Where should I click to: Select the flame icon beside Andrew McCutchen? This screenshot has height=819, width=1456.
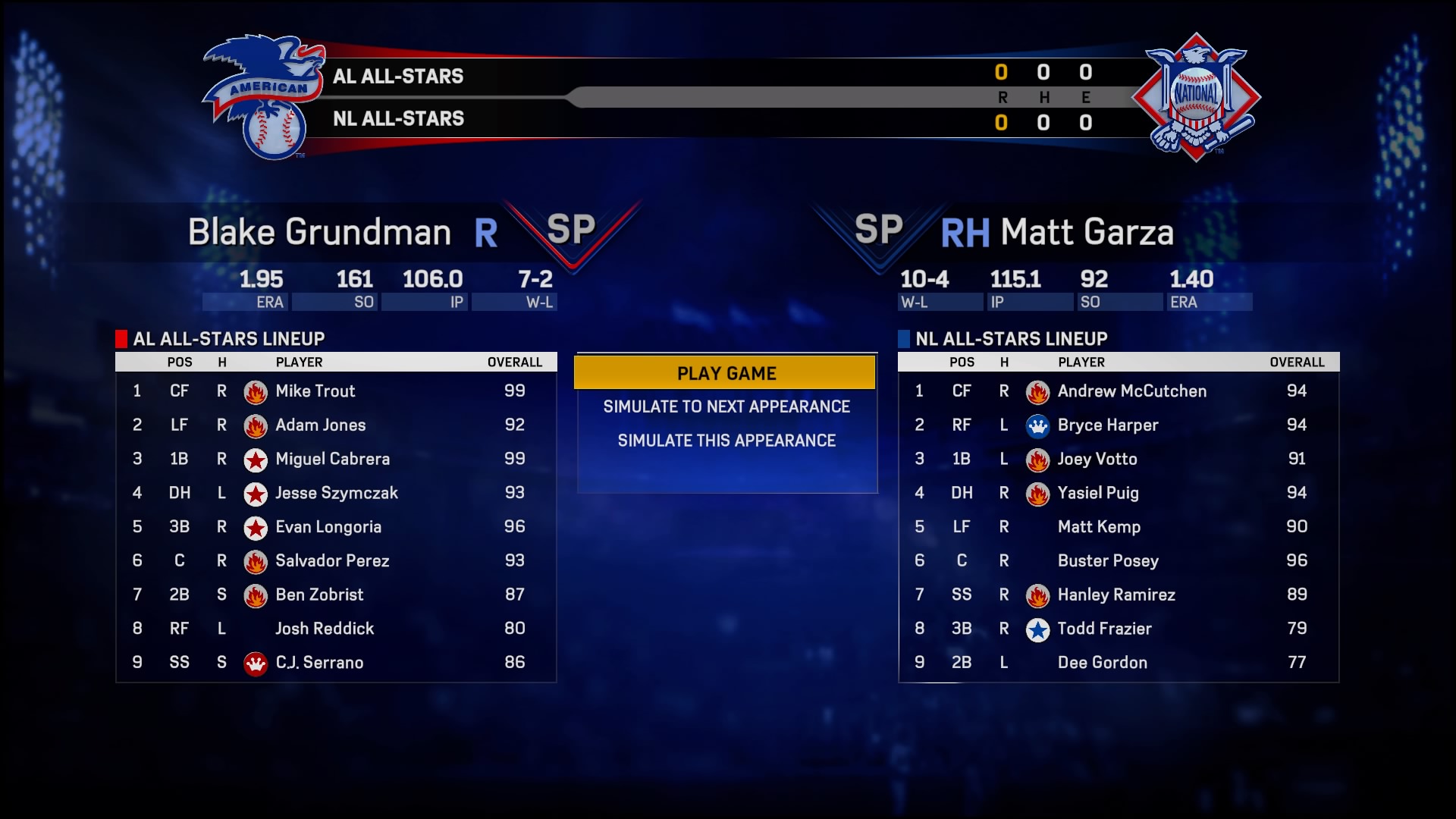1037,391
